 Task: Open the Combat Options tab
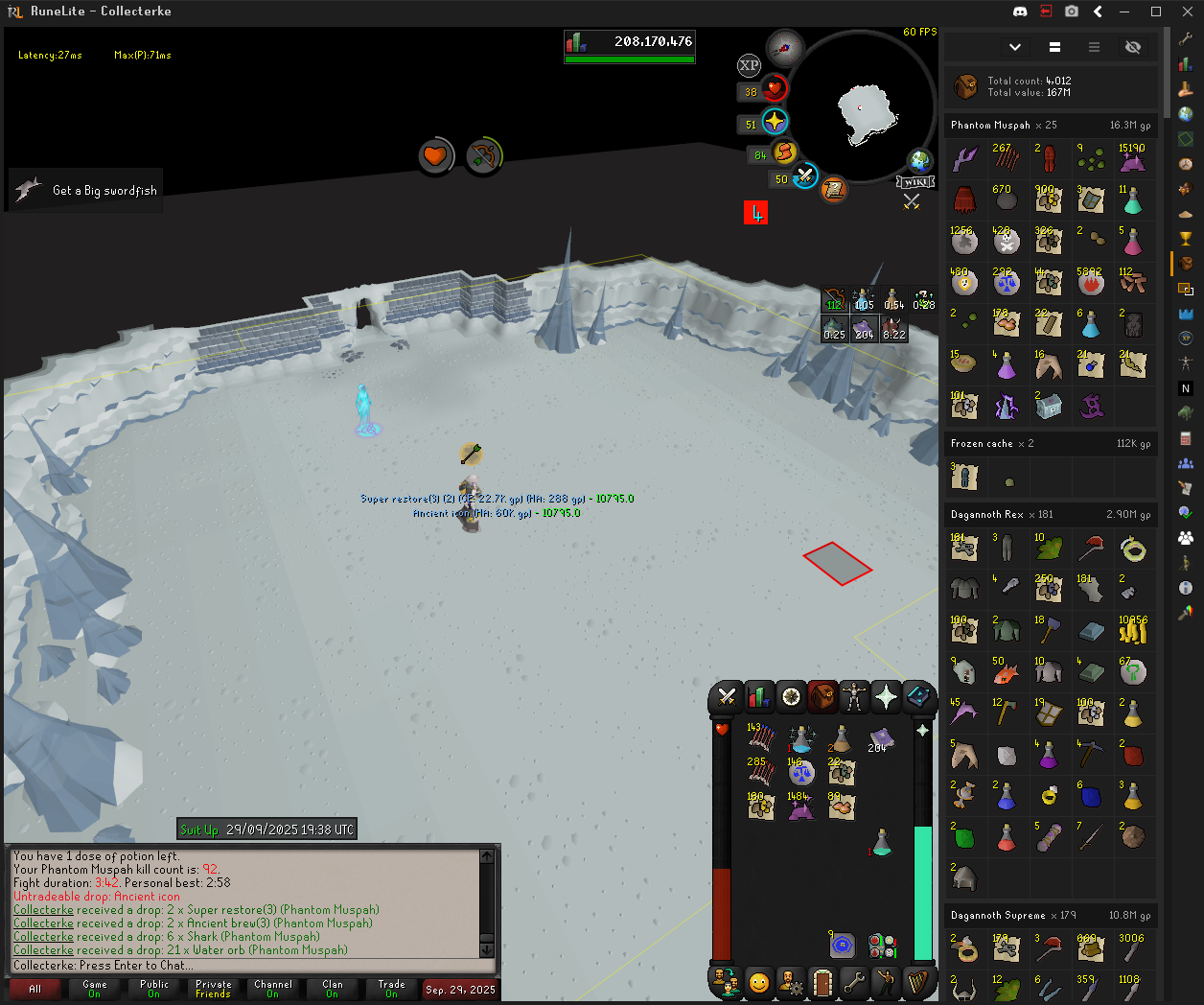point(727,697)
